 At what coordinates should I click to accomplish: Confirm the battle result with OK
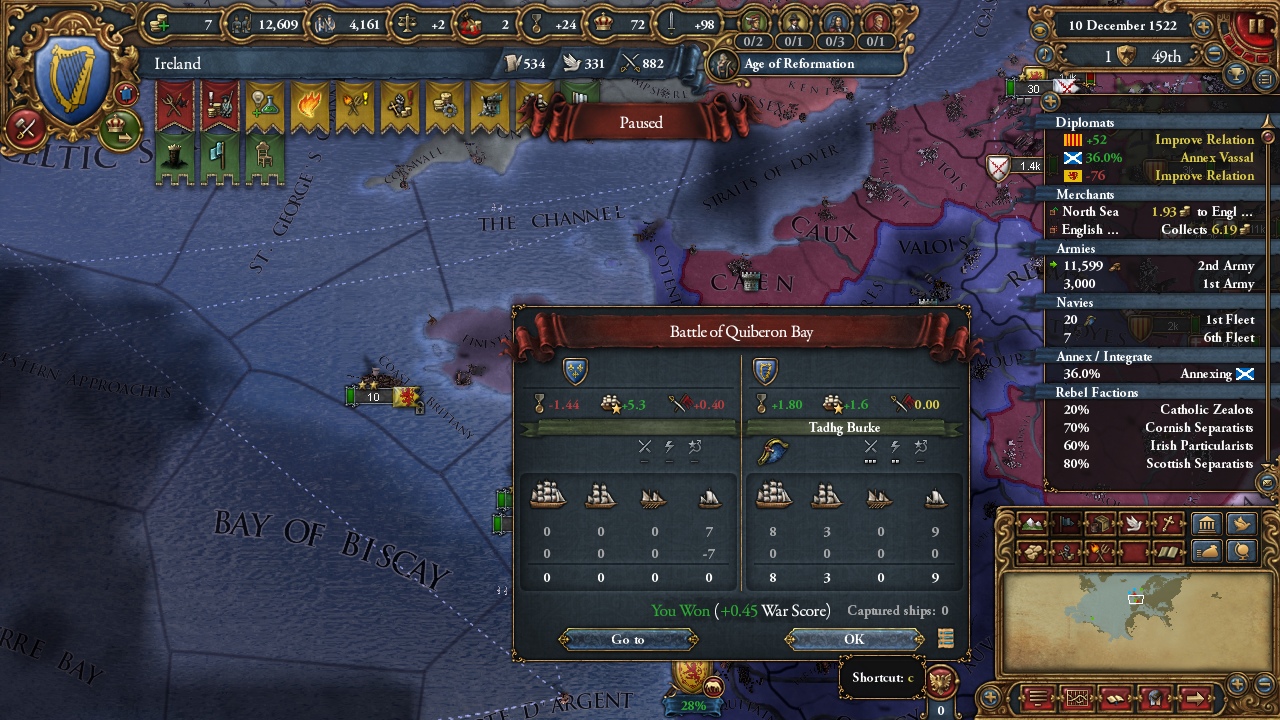852,639
